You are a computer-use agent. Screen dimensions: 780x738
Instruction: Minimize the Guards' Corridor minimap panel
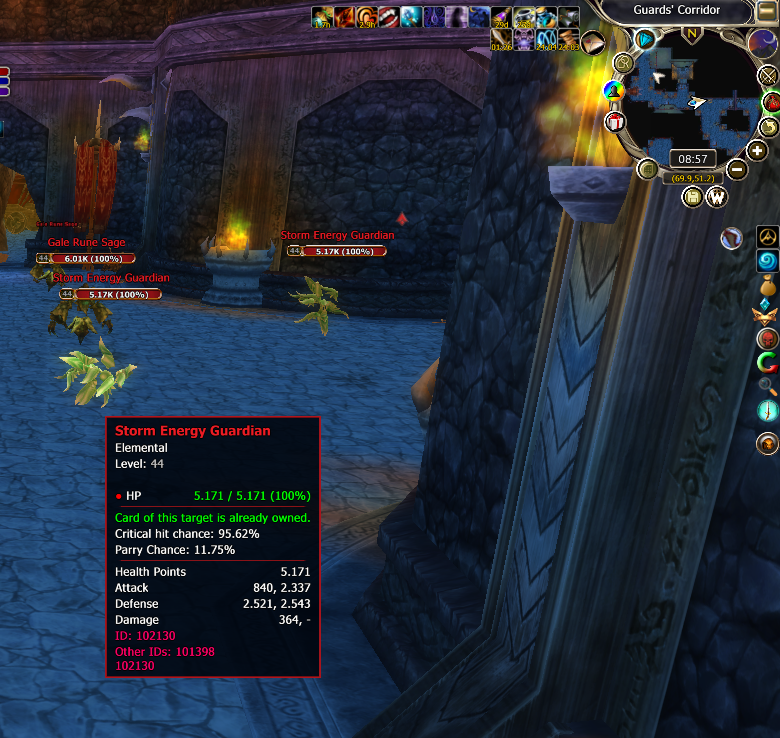click(768, 10)
